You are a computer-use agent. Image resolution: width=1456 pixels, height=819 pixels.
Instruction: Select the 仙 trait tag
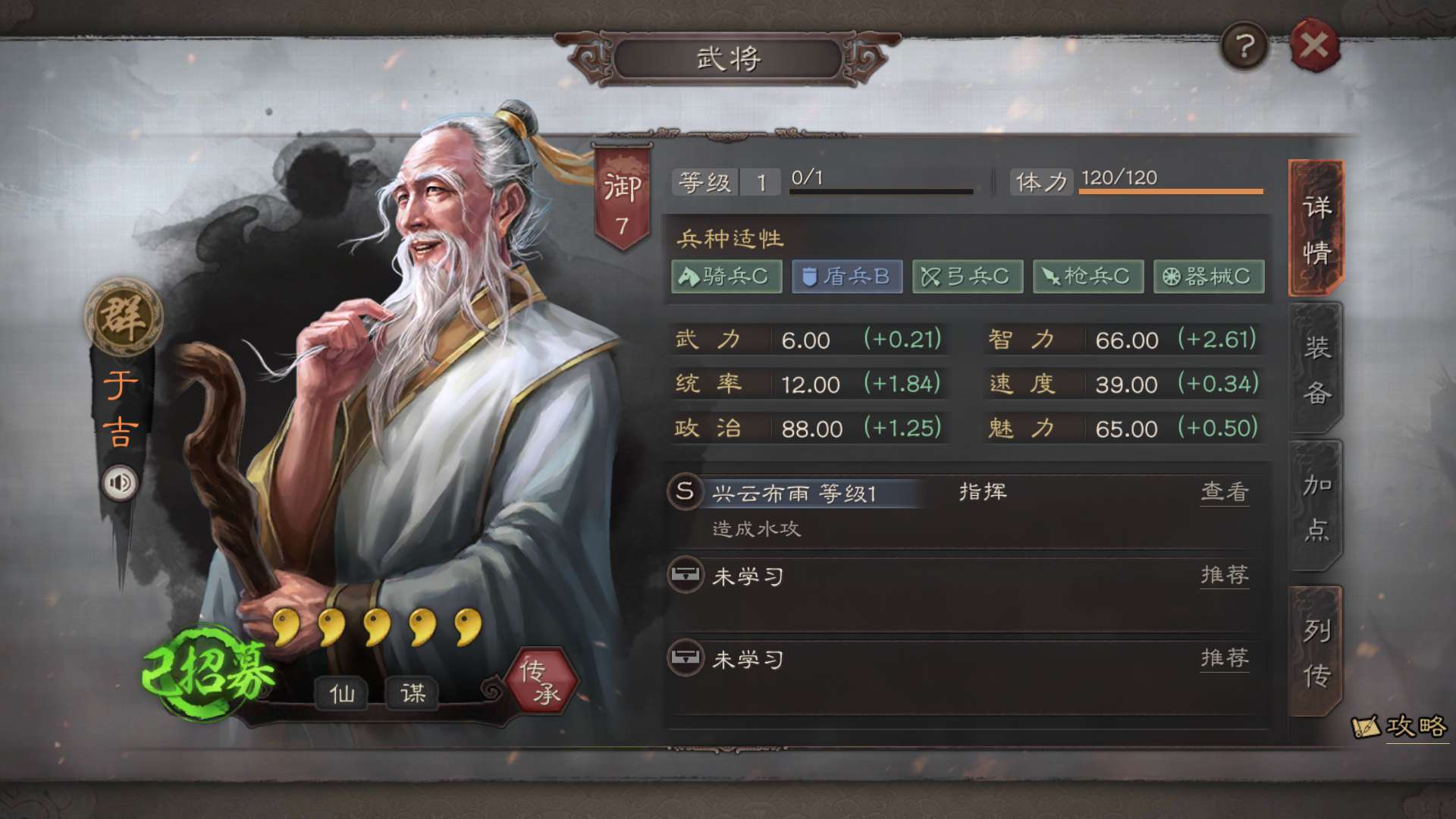coord(343,692)
